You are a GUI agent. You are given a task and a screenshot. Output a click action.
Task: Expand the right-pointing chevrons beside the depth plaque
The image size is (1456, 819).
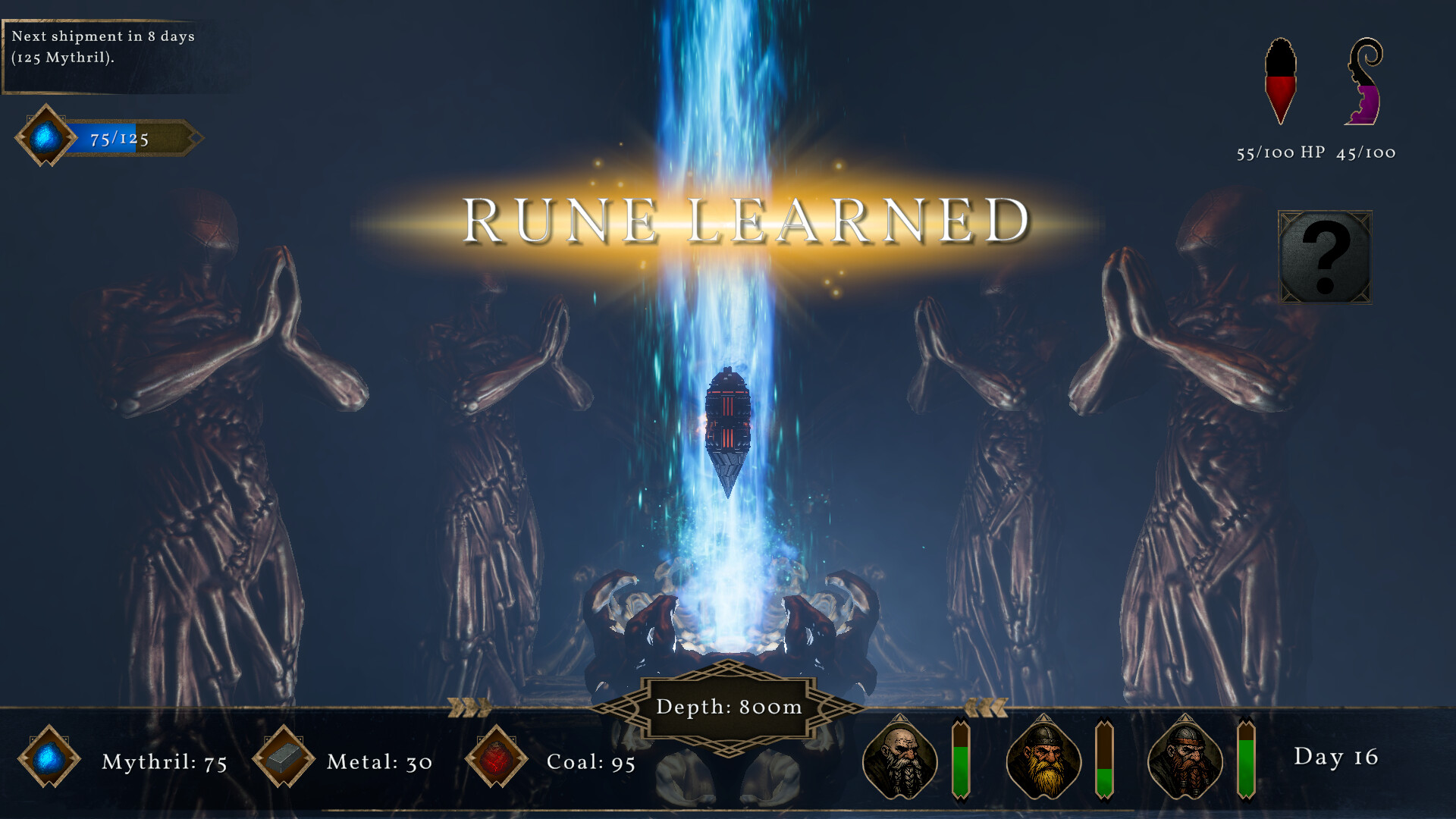(468, 707)
